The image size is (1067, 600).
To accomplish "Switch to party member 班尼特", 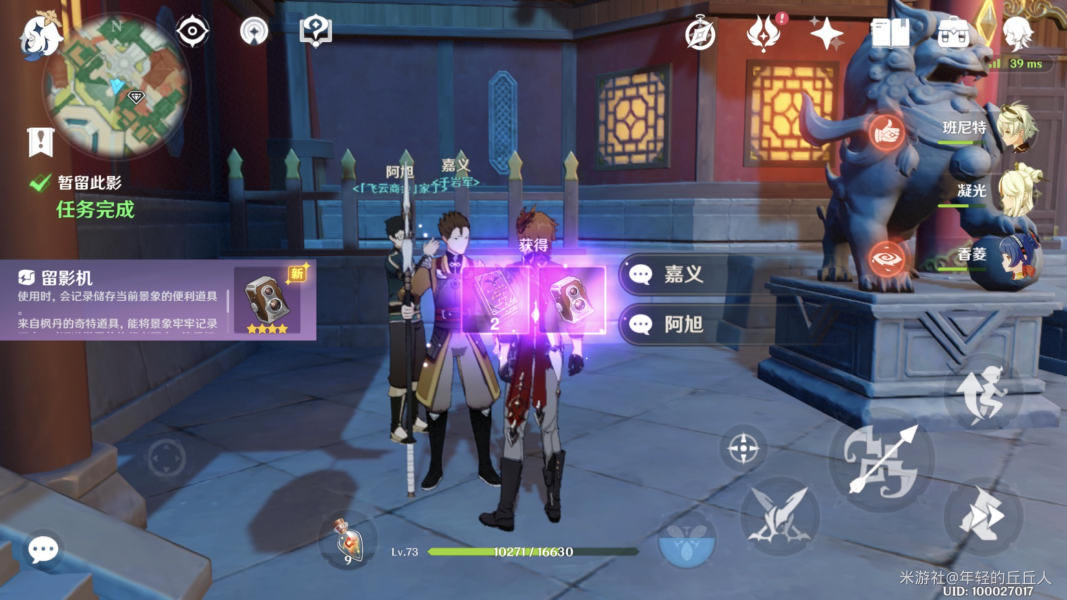I will (x=1017, y=129).
